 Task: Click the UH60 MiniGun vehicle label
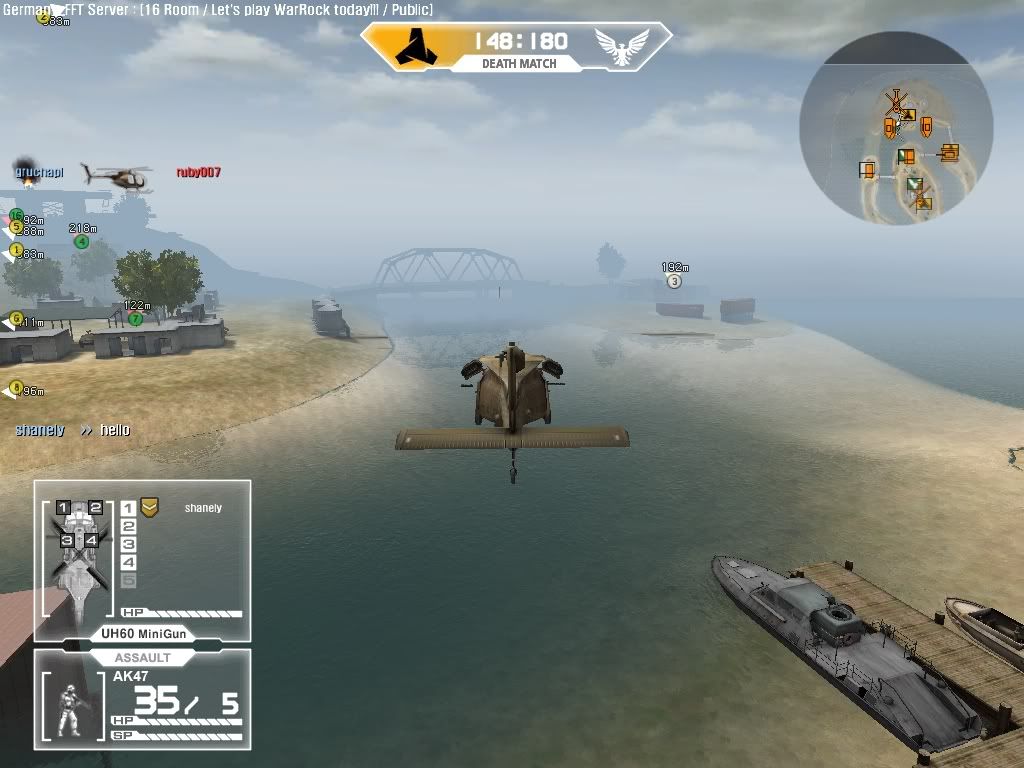[x=144, y=634]
